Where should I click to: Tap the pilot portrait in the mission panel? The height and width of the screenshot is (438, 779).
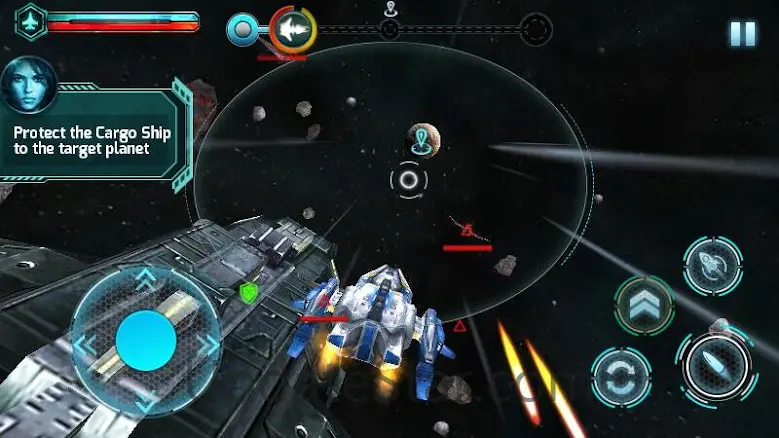[27, 86]
